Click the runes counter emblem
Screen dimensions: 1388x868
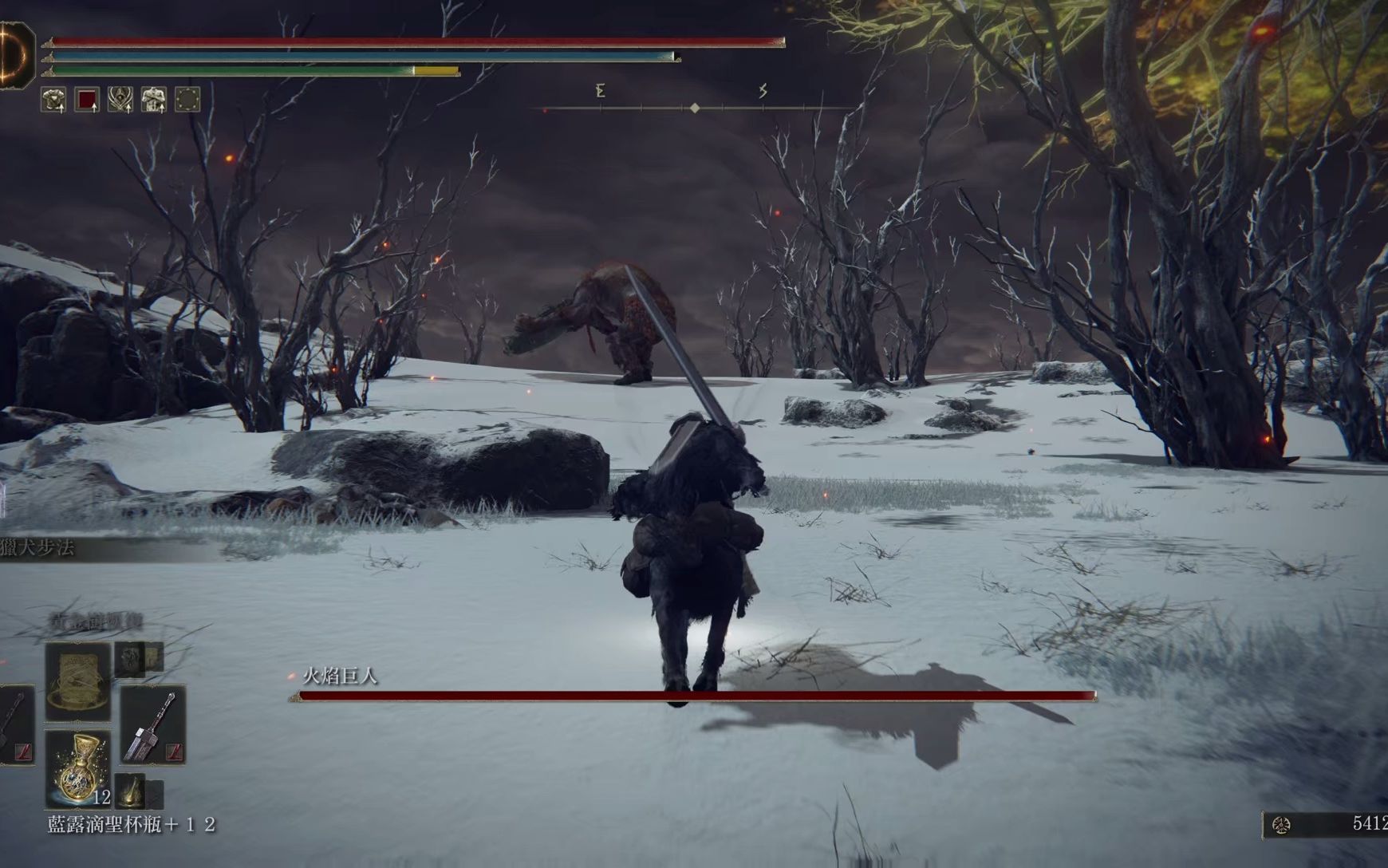[1282, 825]
